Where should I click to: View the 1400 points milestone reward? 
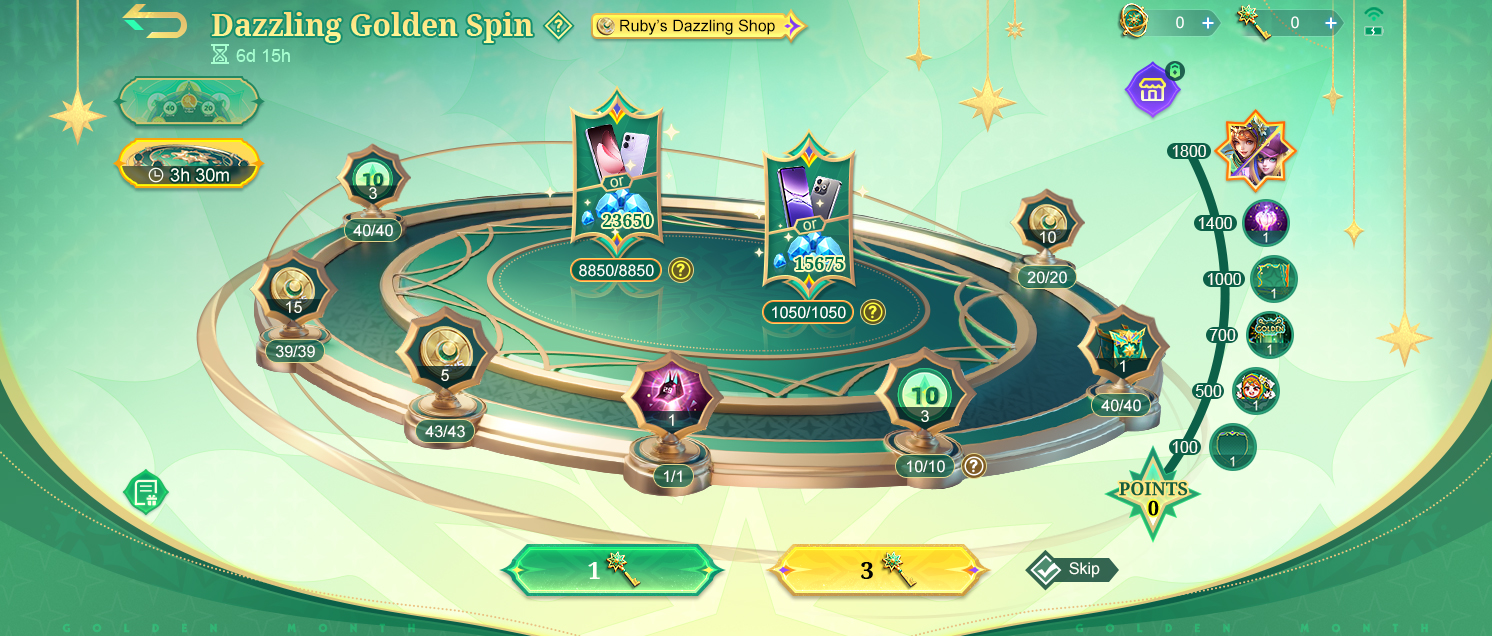pos(1265,223)
